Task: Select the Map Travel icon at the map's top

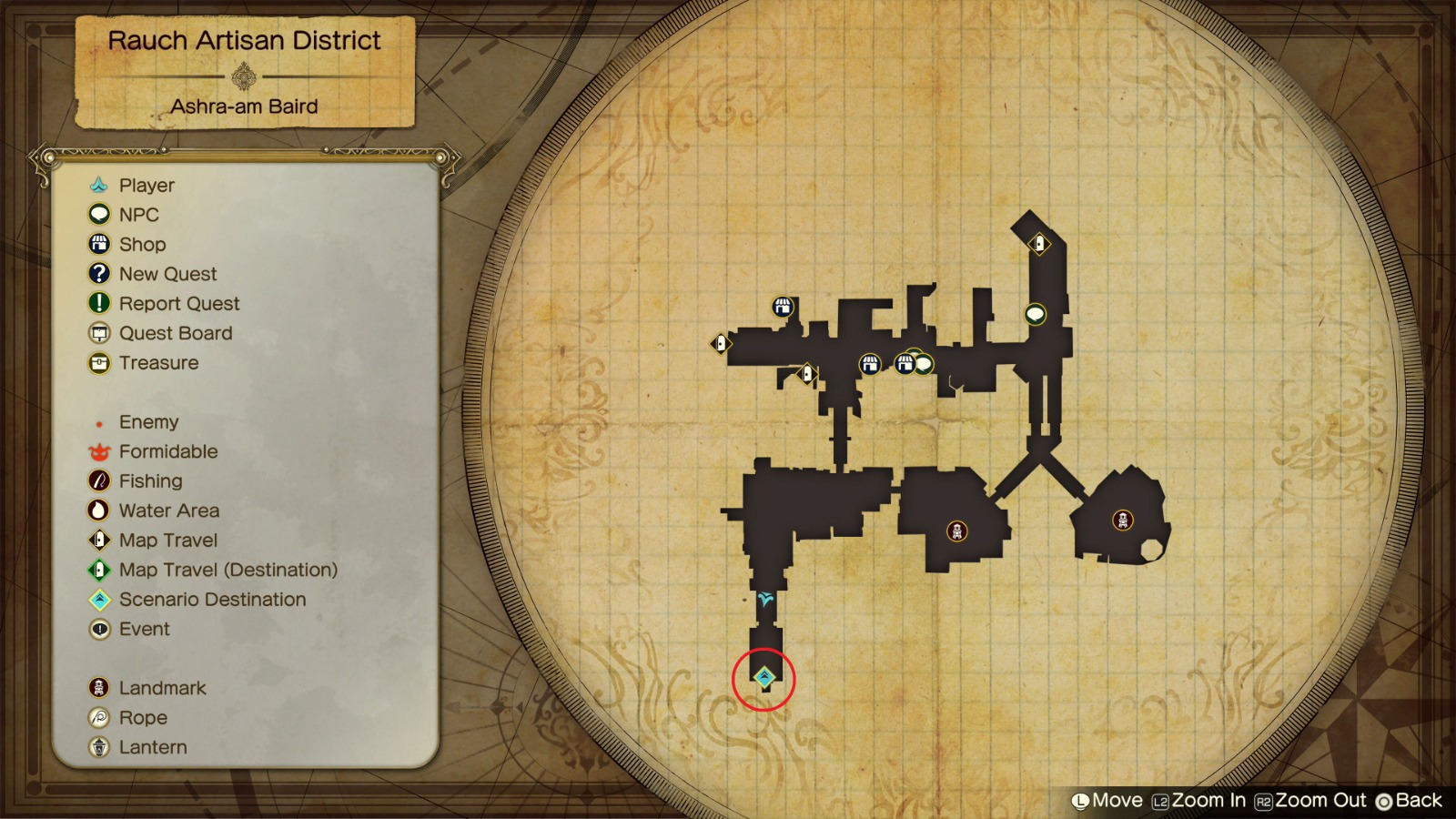Action: 1039,243
